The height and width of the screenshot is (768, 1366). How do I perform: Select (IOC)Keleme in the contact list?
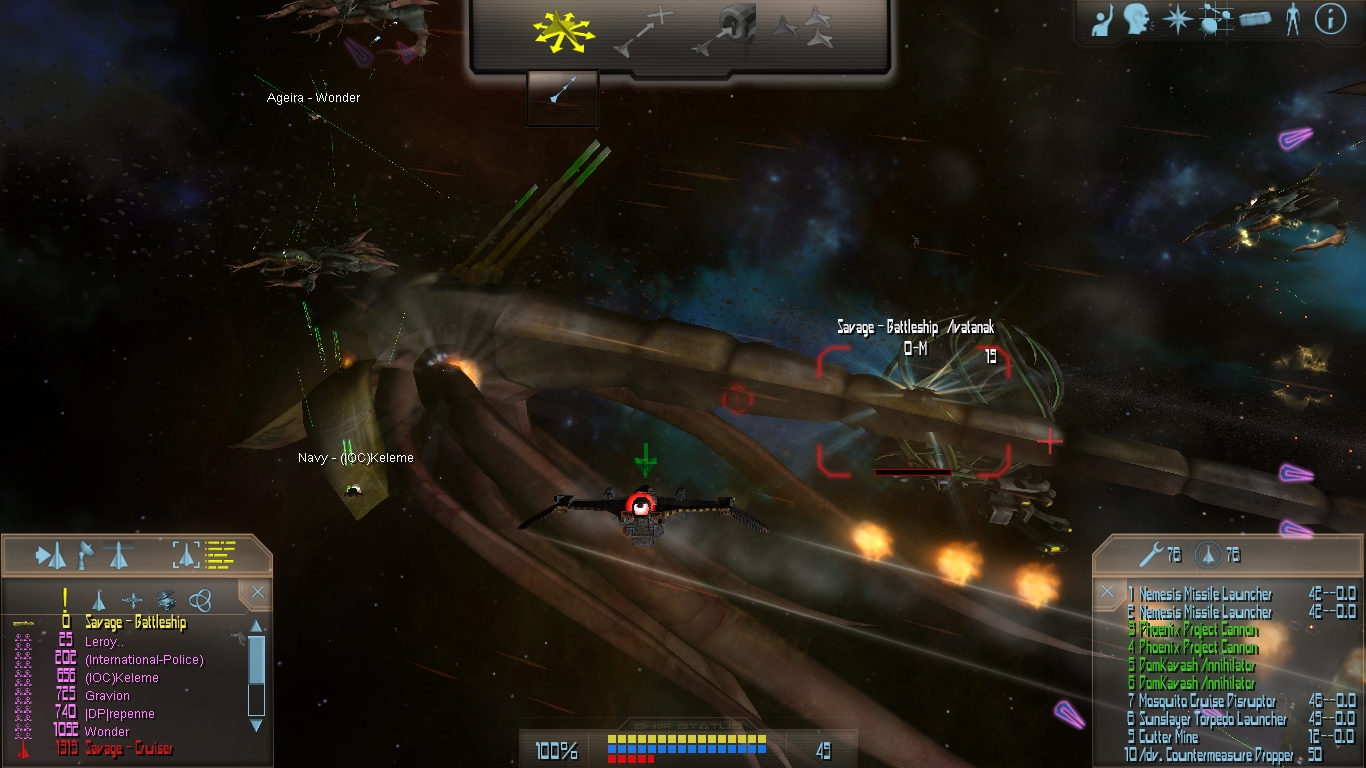click(121, 678)
